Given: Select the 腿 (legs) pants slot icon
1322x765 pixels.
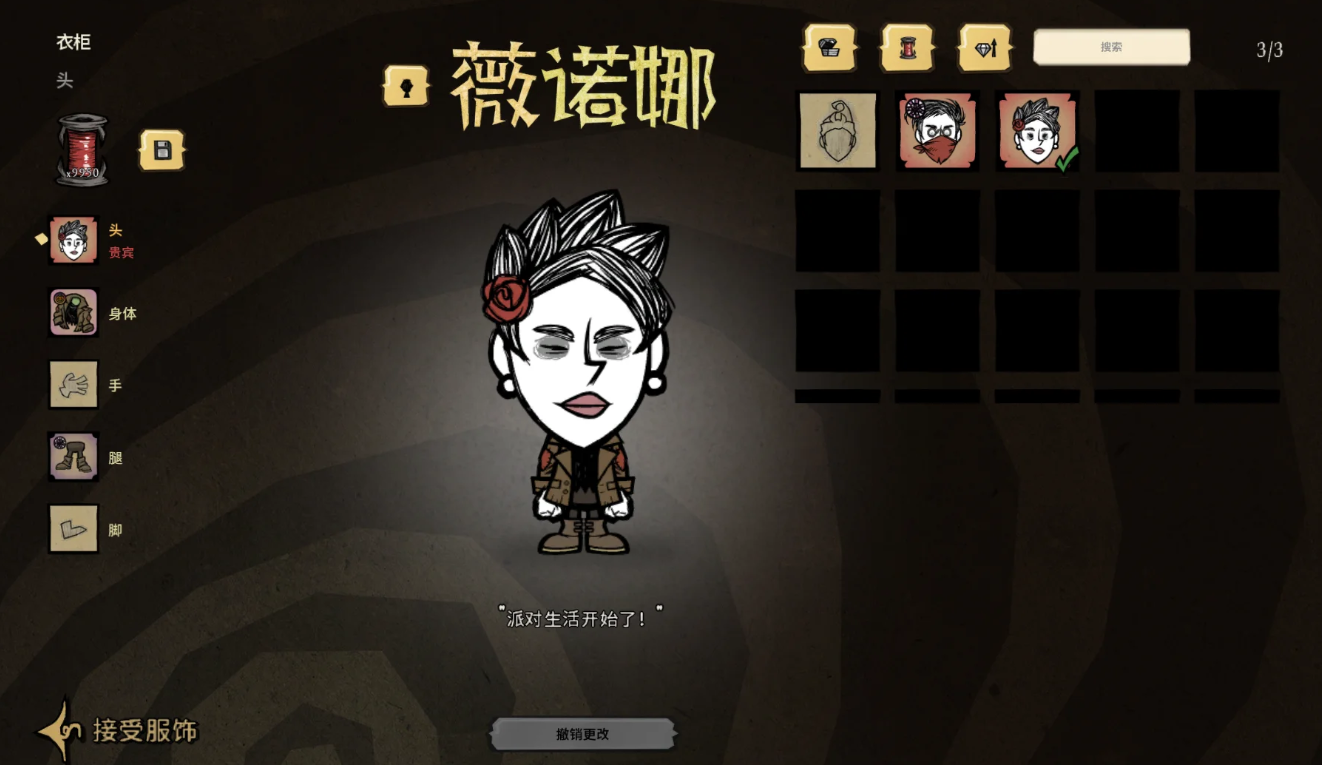Looking at the screenshot, I should 72,457.
